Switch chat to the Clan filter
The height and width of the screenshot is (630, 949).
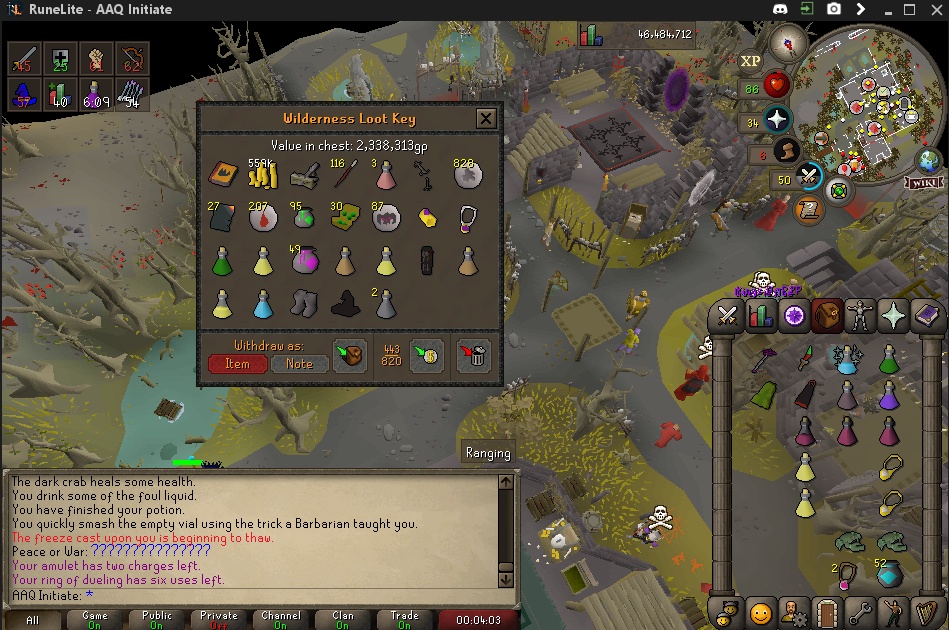pos(343,620)
